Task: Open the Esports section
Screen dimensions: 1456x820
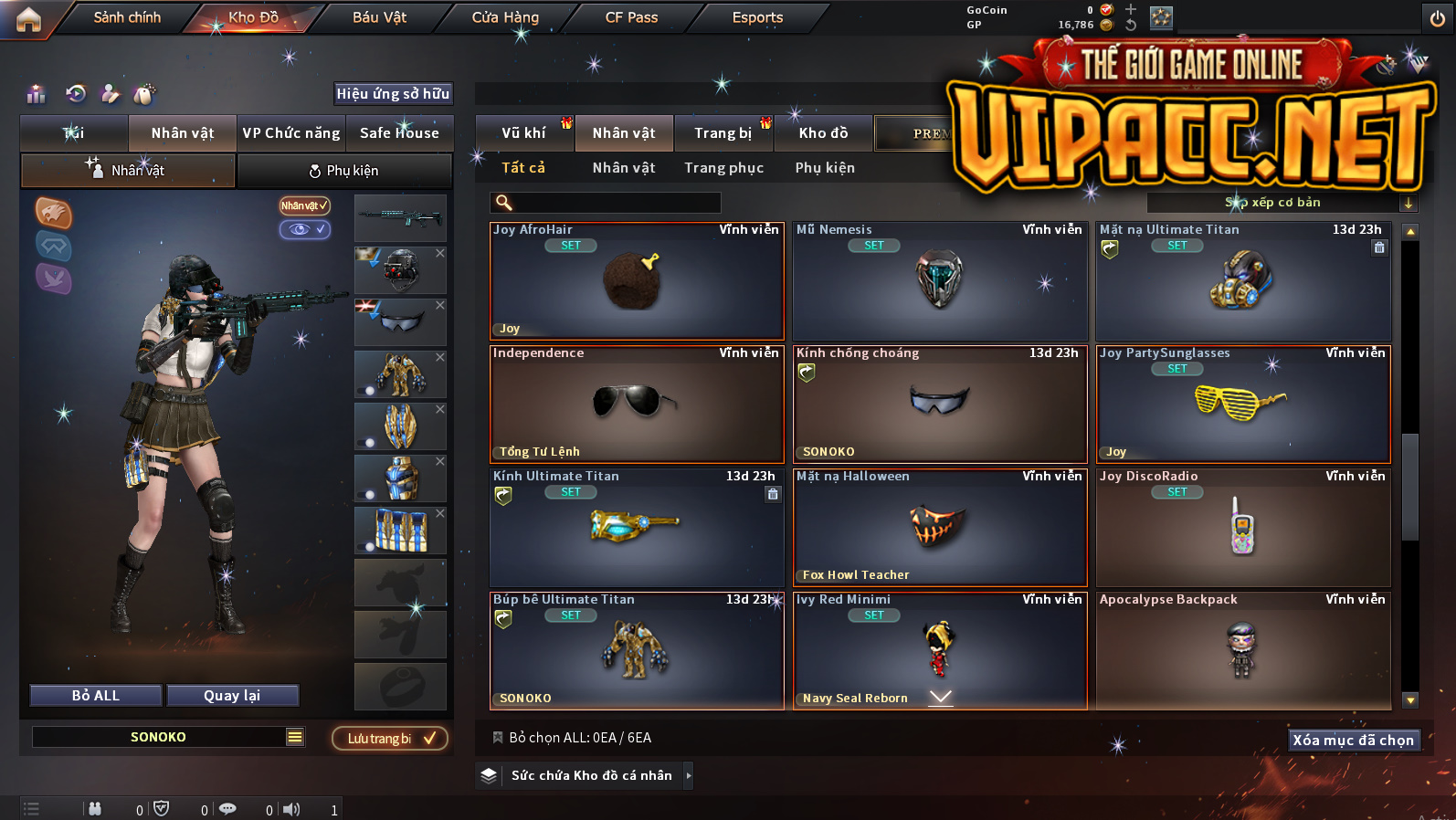Action: (x=757, y=17)
